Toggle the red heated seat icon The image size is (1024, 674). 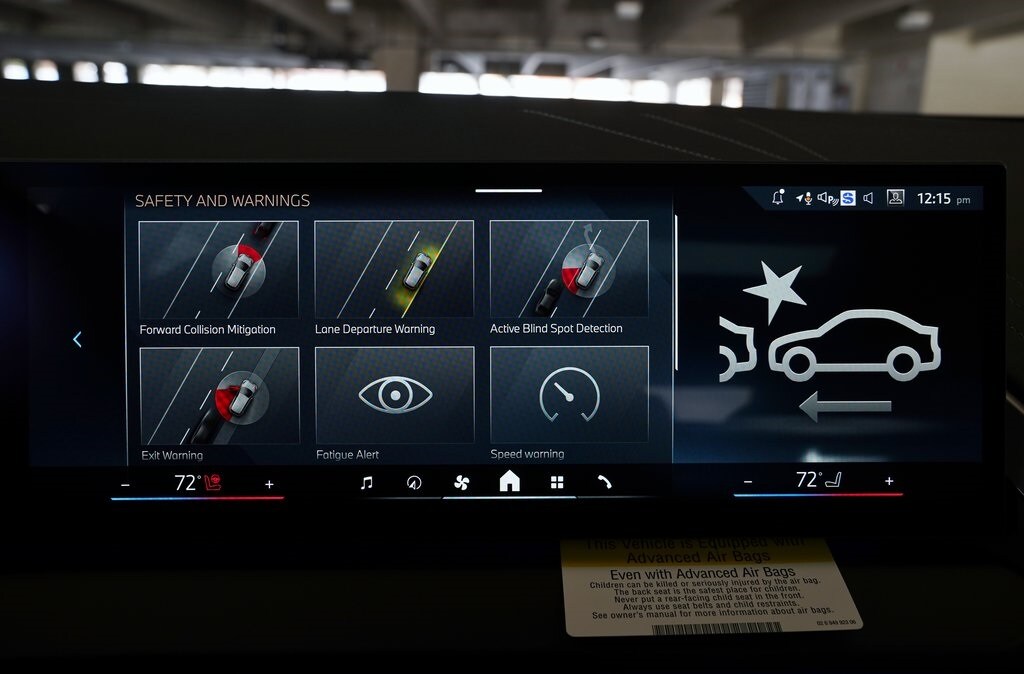(x=212, y=483)
